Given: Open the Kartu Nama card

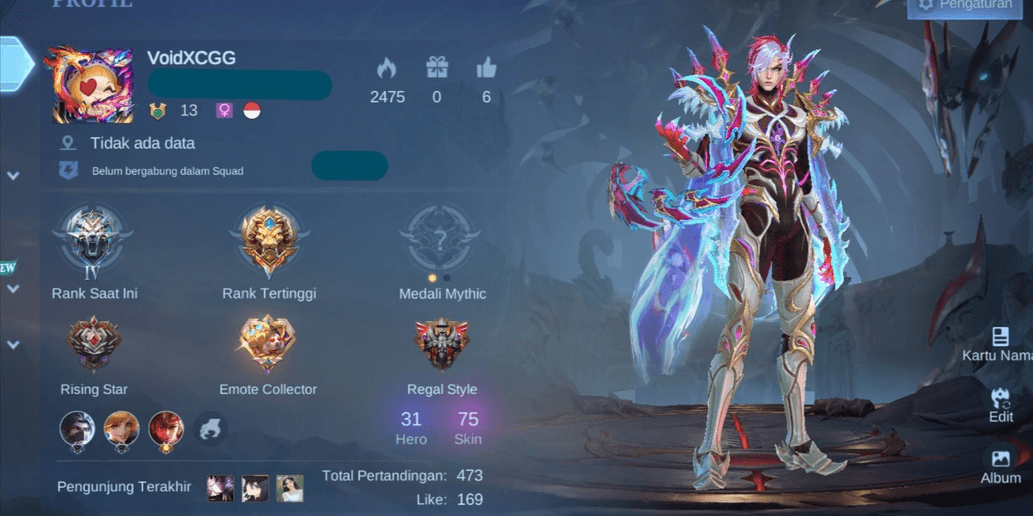Looking at the screenshot, I should pyautogui.click(x=999, y=343).
